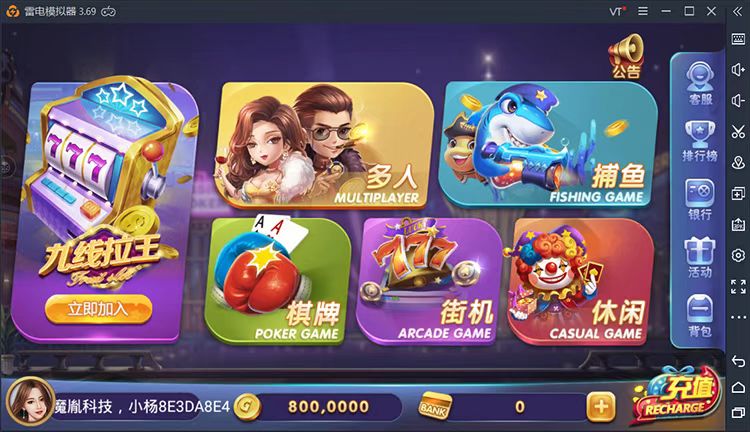Click the BANK badge icon
750x432 pixels.
click(x=436, y=406)
